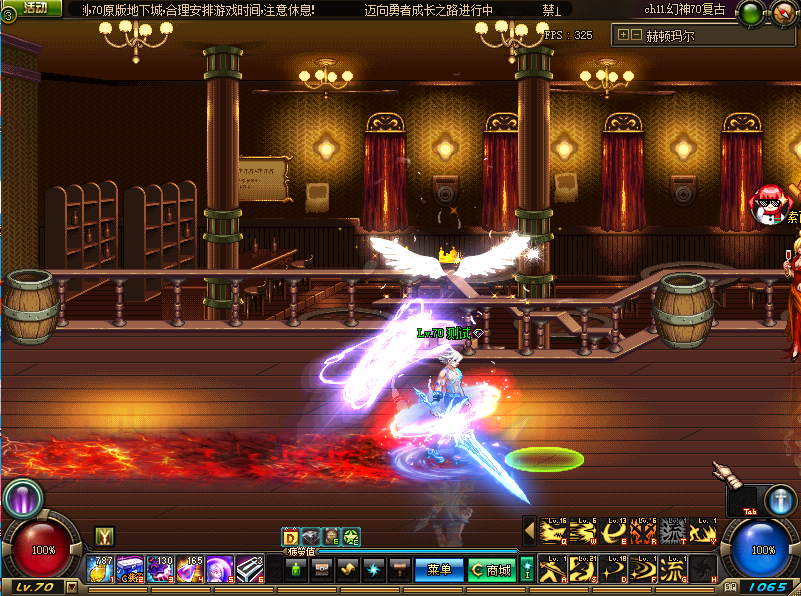This screenshot has width=801, height=596.
Task: Use the pink-haired character item with 165 count
Action: [190, 569]
